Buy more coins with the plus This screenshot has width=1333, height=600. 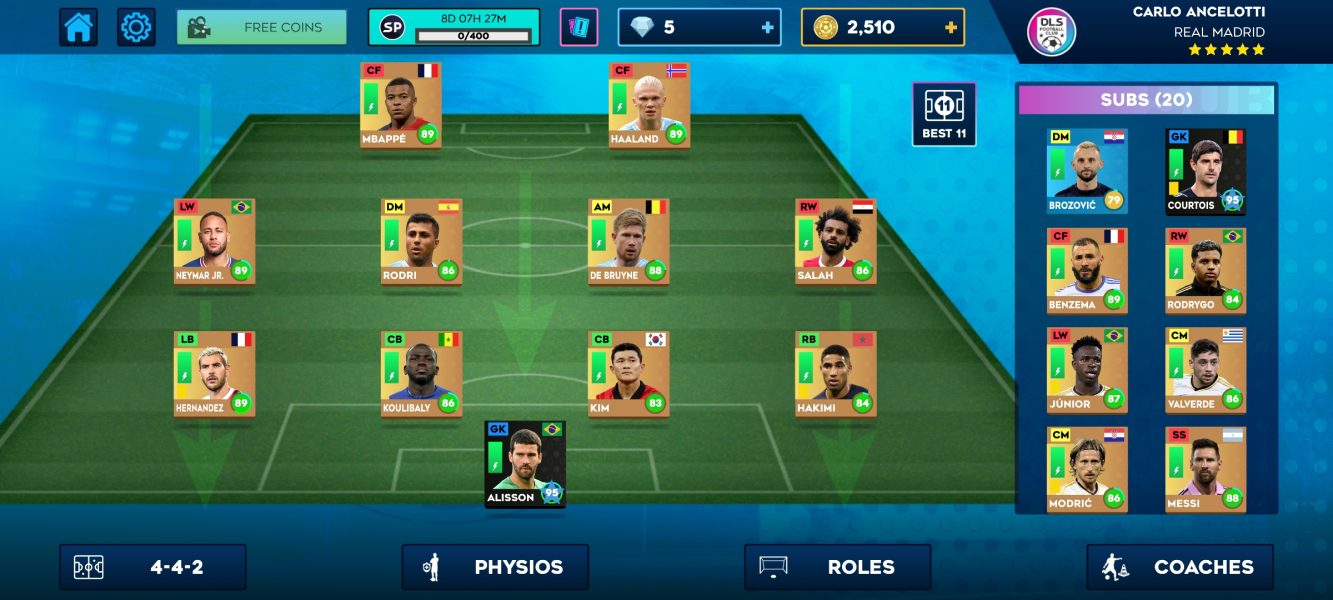pyautogui.click(x=950, y=27)
